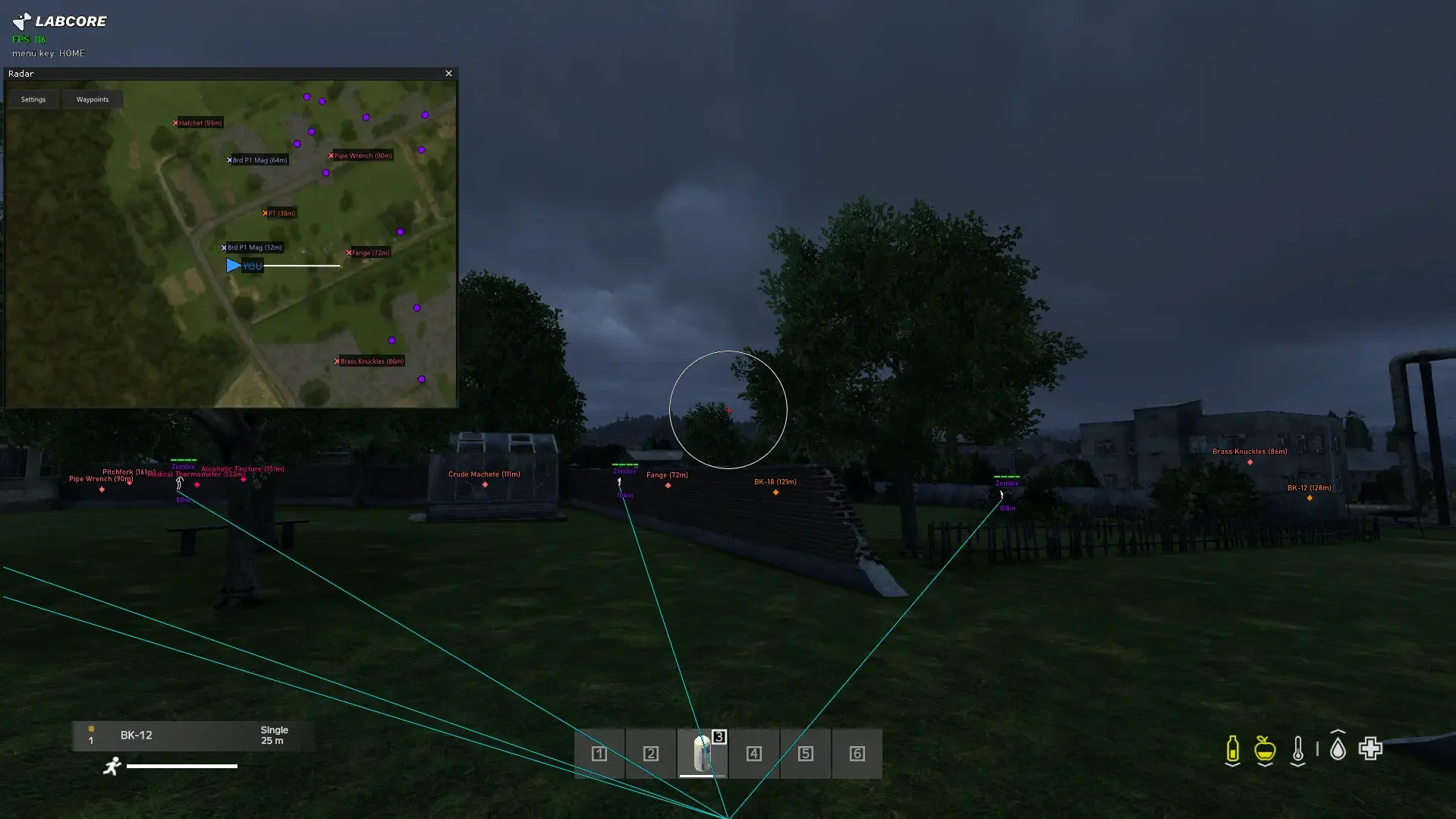Click the apple food status icon

(1264, 750)
